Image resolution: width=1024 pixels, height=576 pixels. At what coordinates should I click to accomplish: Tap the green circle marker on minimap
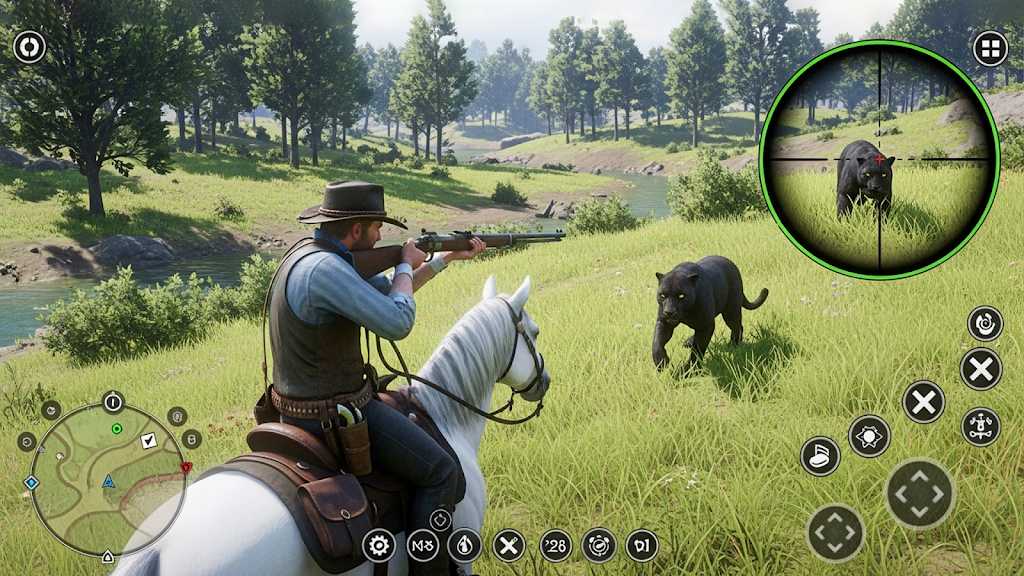(117, 428)
